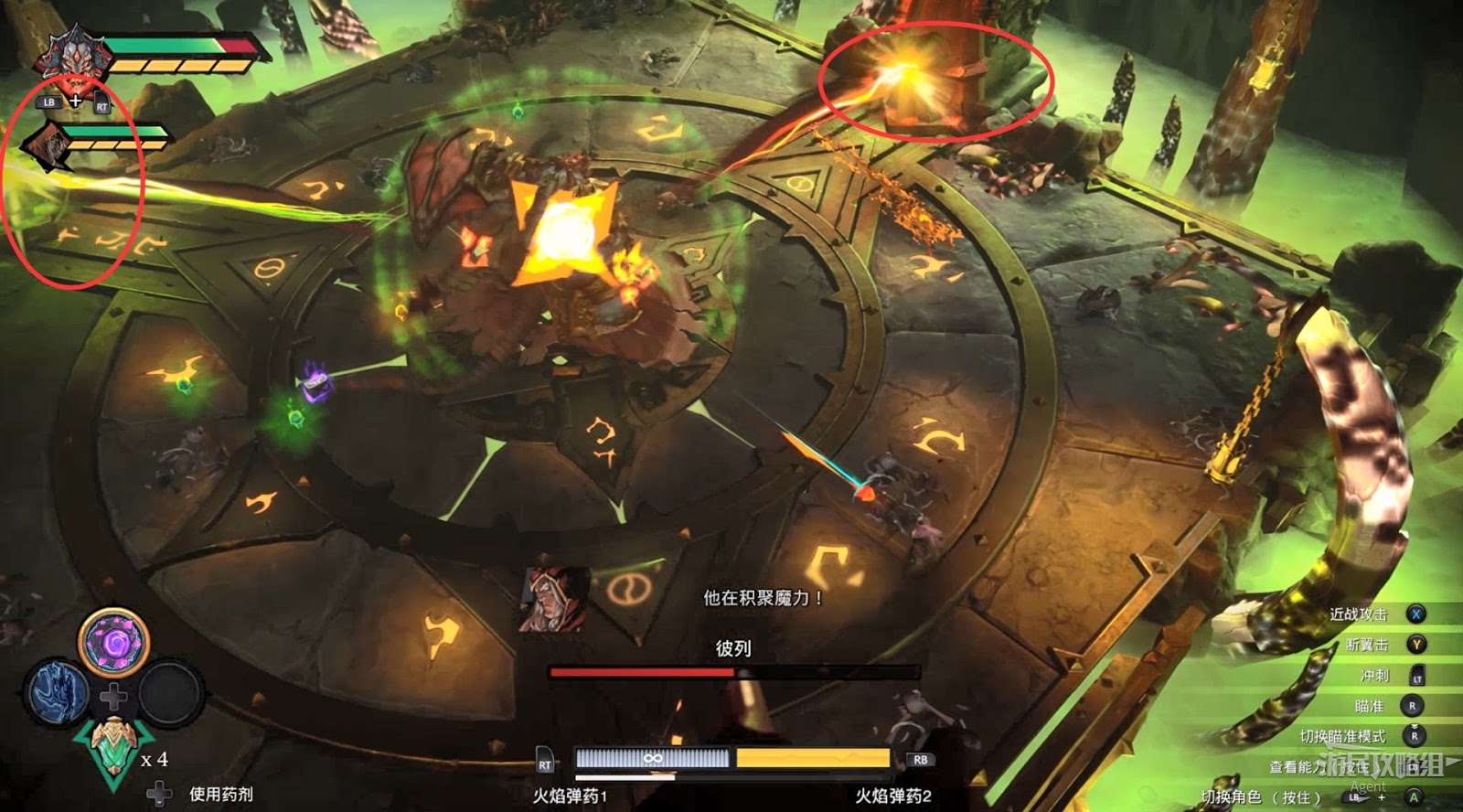Select the empty dark ability slot
The image size is (1463, 812).
(x=170, y=693)
